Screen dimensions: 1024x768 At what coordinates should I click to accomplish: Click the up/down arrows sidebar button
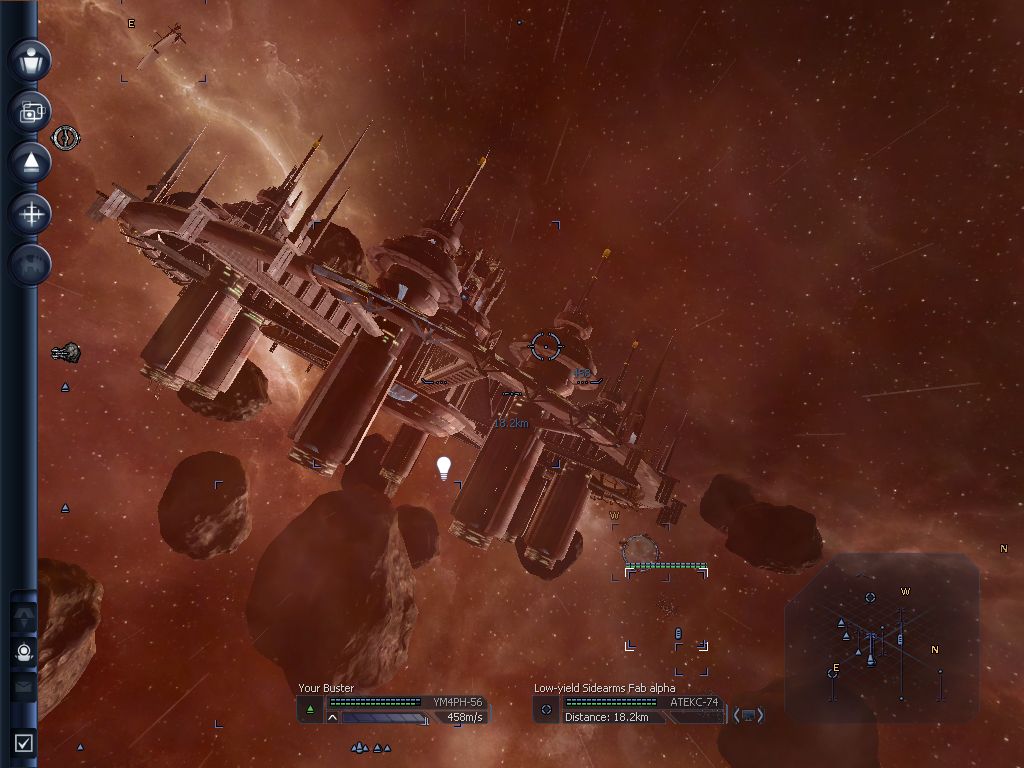[24, 614]
